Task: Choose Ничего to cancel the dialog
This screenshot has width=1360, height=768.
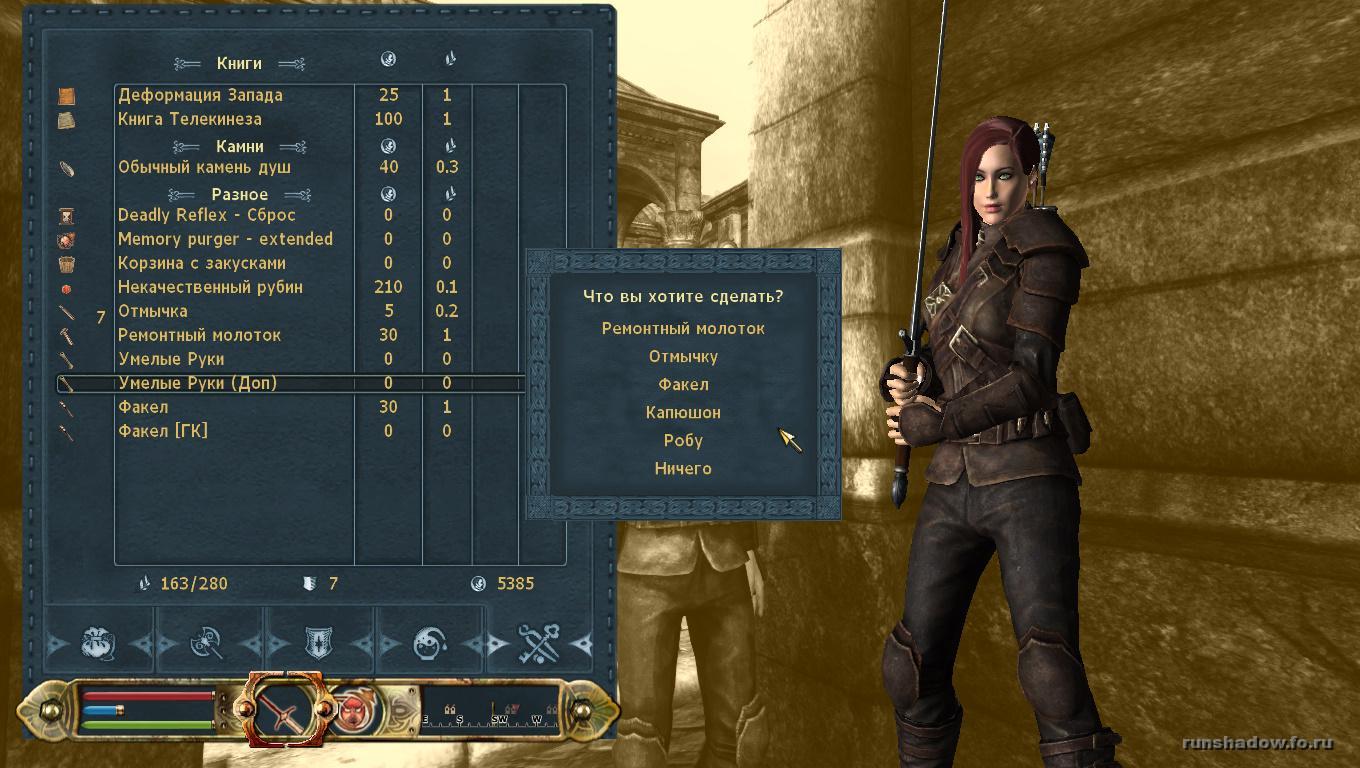Action: (683, 468)
